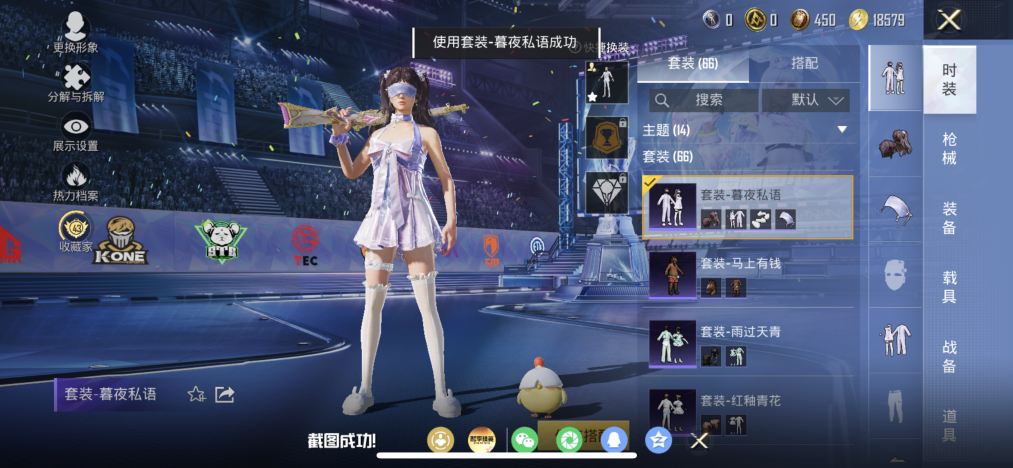This screenshot has width=1013, height=468.
Task: Pick the 套装-红釉青花 outfit
Action: (747, 410)
